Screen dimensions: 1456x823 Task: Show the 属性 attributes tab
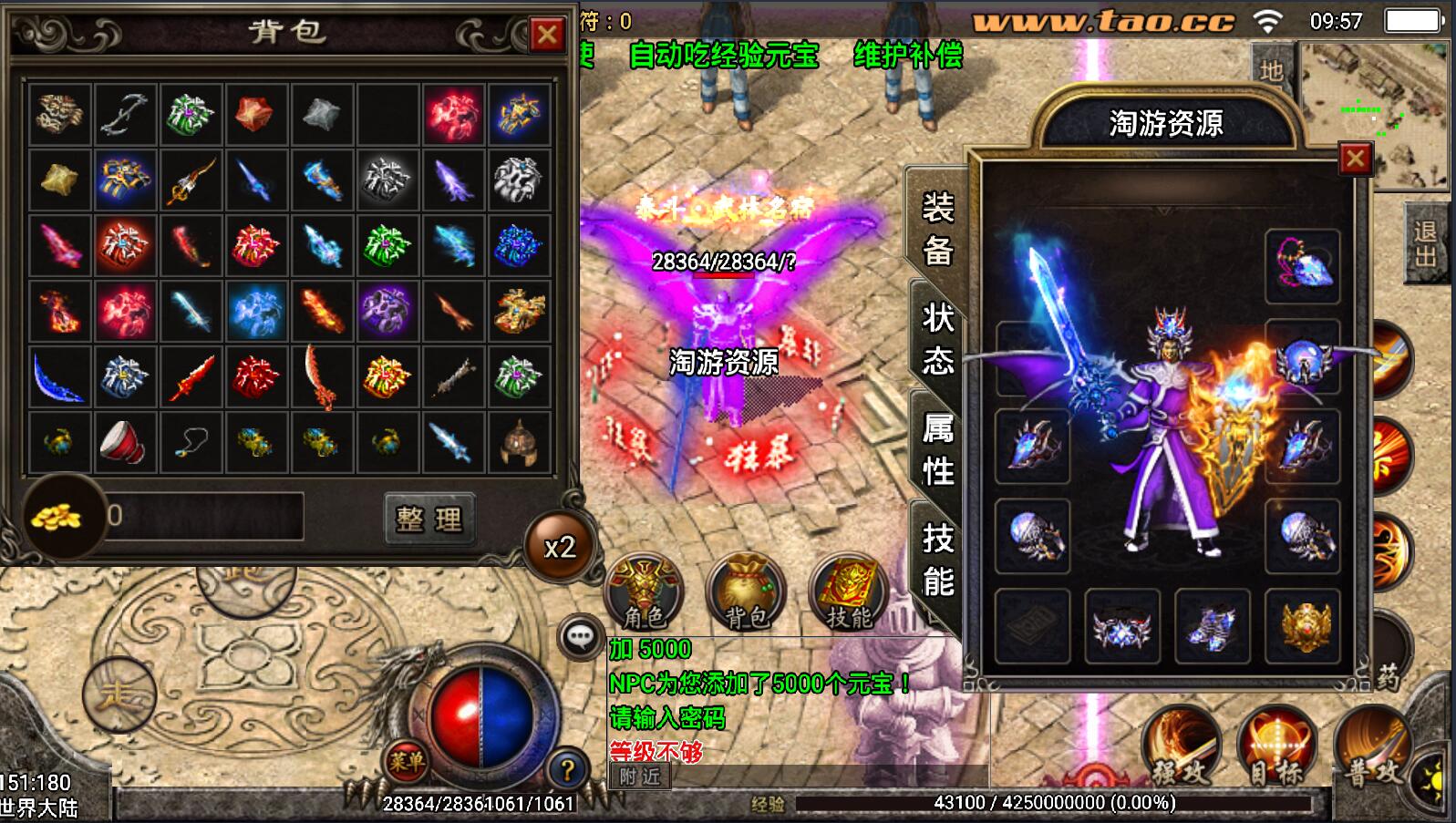click(x=937, y=449)
